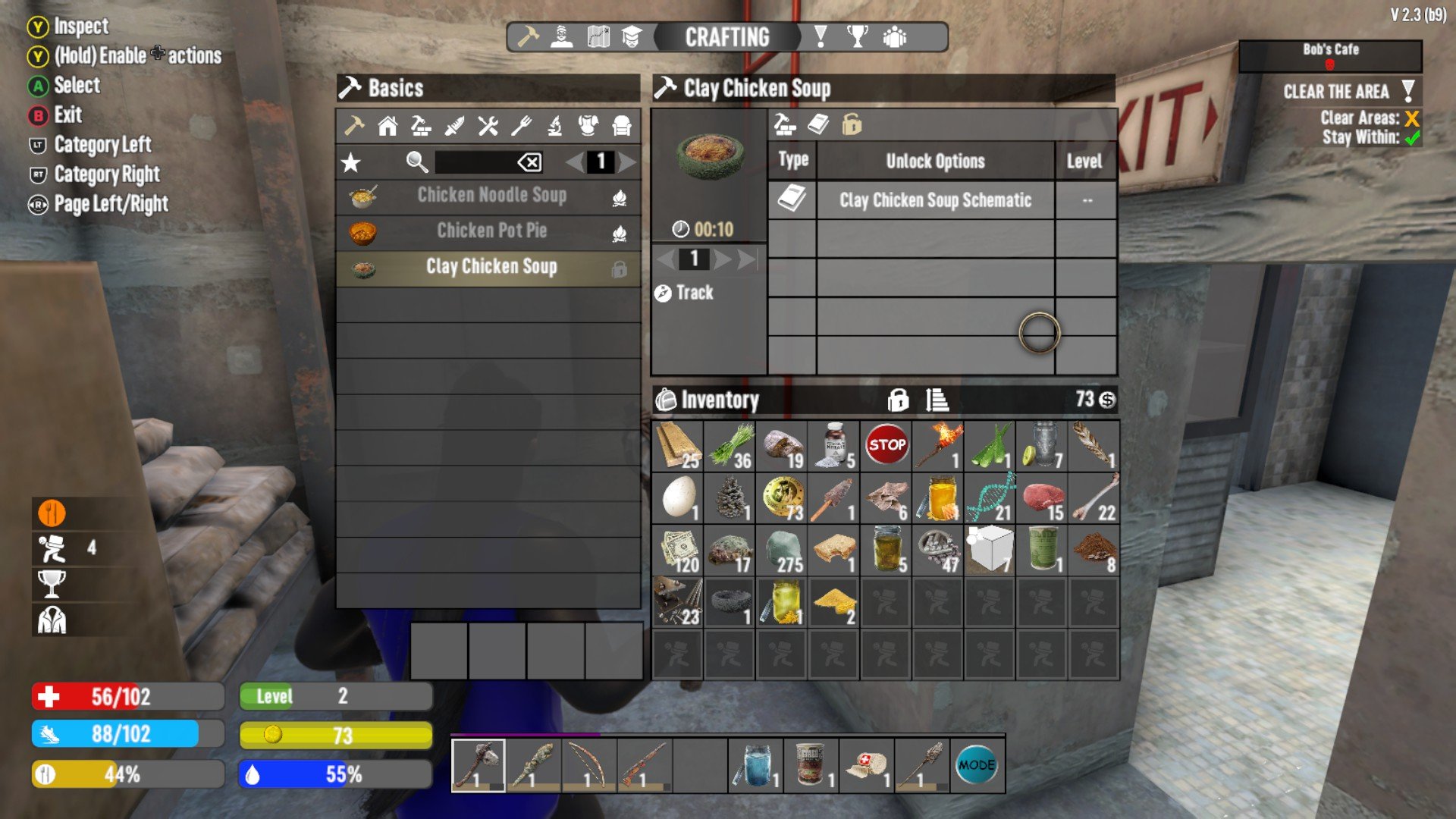Open the players tab in top bar
Image resolution: width=1456 pixels, height=819 pixels.
pyautogui.click(x=895, y=37)
